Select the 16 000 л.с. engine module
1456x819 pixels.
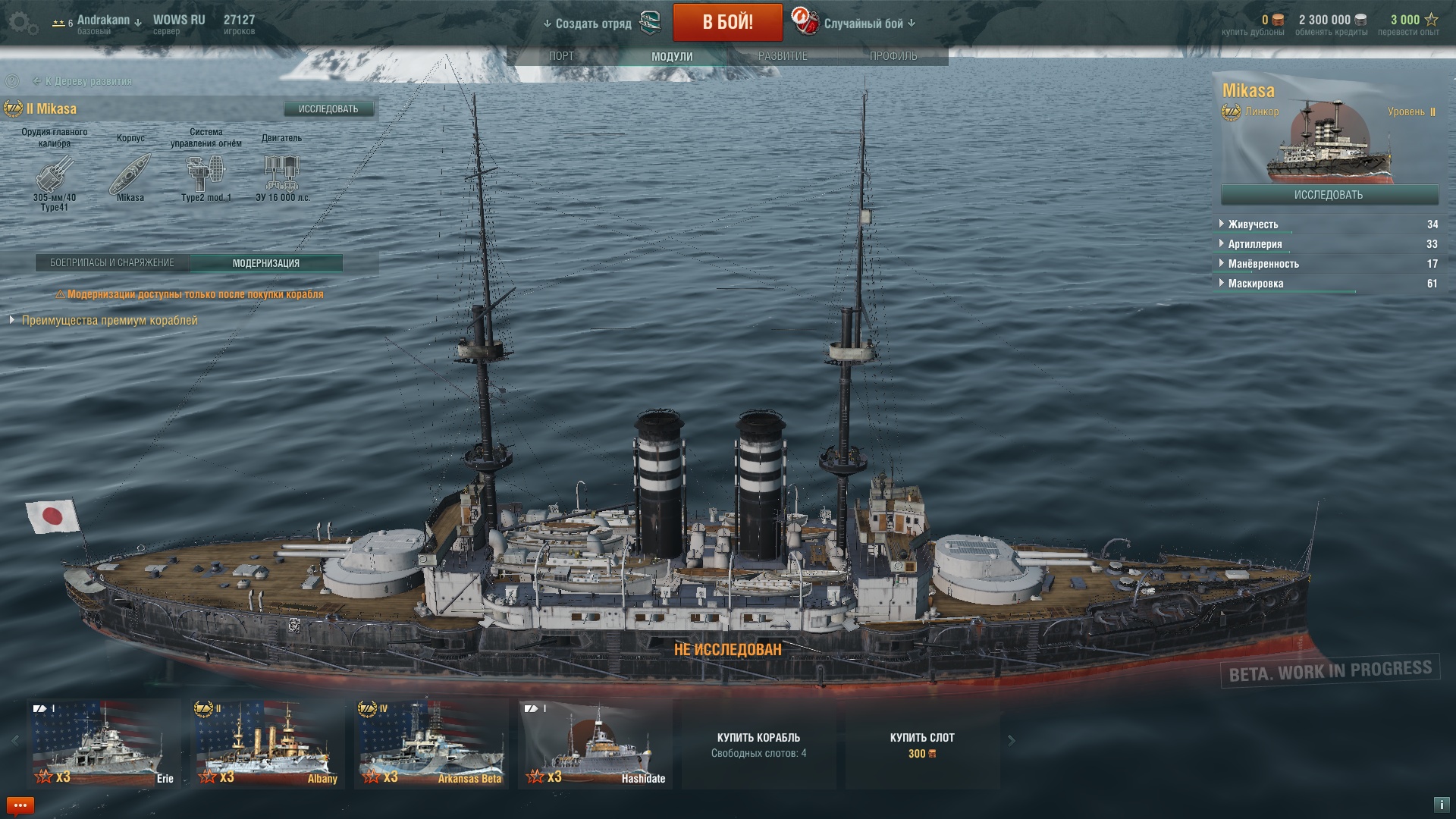[x=282, y=174]
